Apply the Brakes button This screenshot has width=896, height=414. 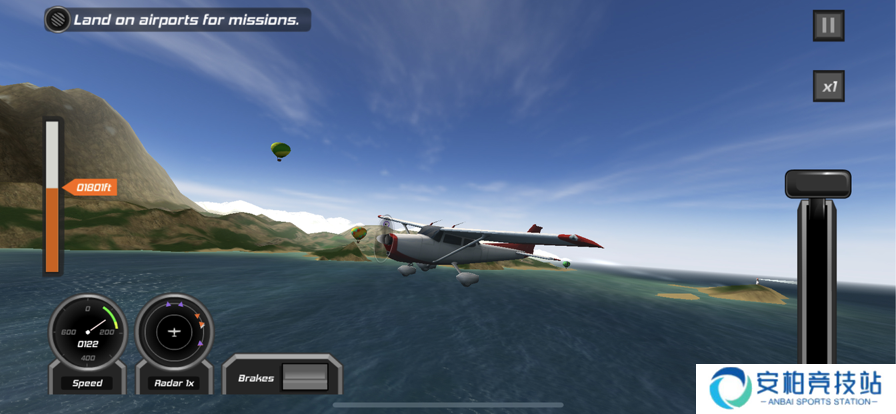302,378
